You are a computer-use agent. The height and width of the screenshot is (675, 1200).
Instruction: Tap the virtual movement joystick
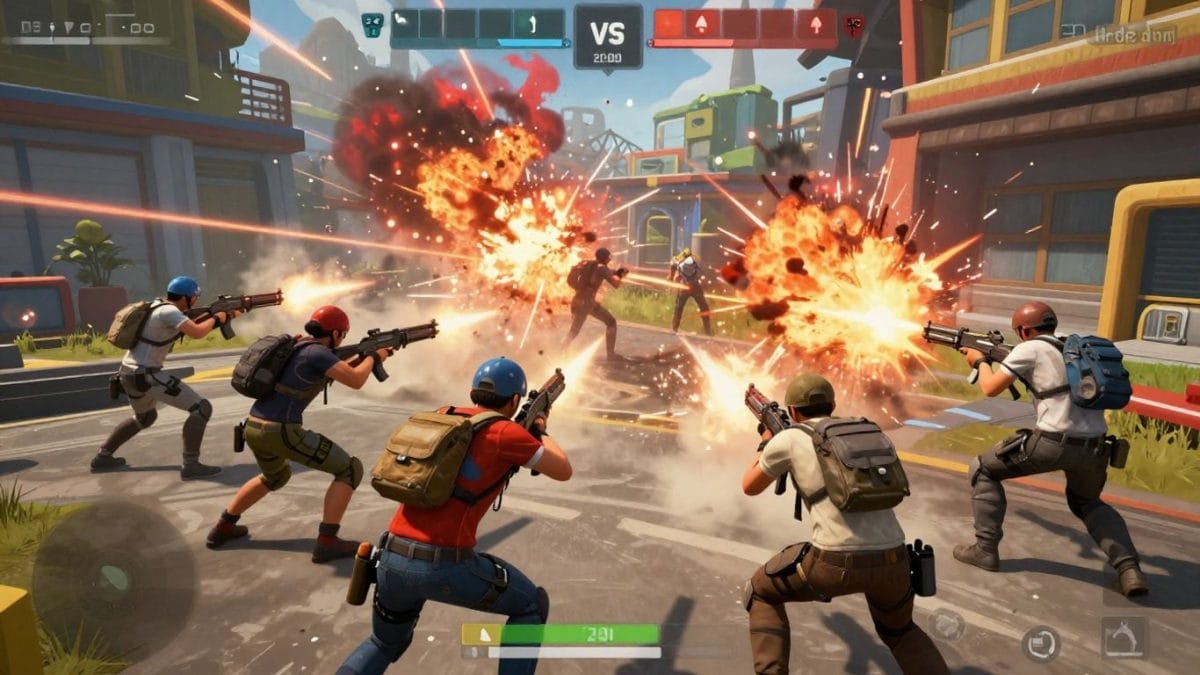coord(113,578)
